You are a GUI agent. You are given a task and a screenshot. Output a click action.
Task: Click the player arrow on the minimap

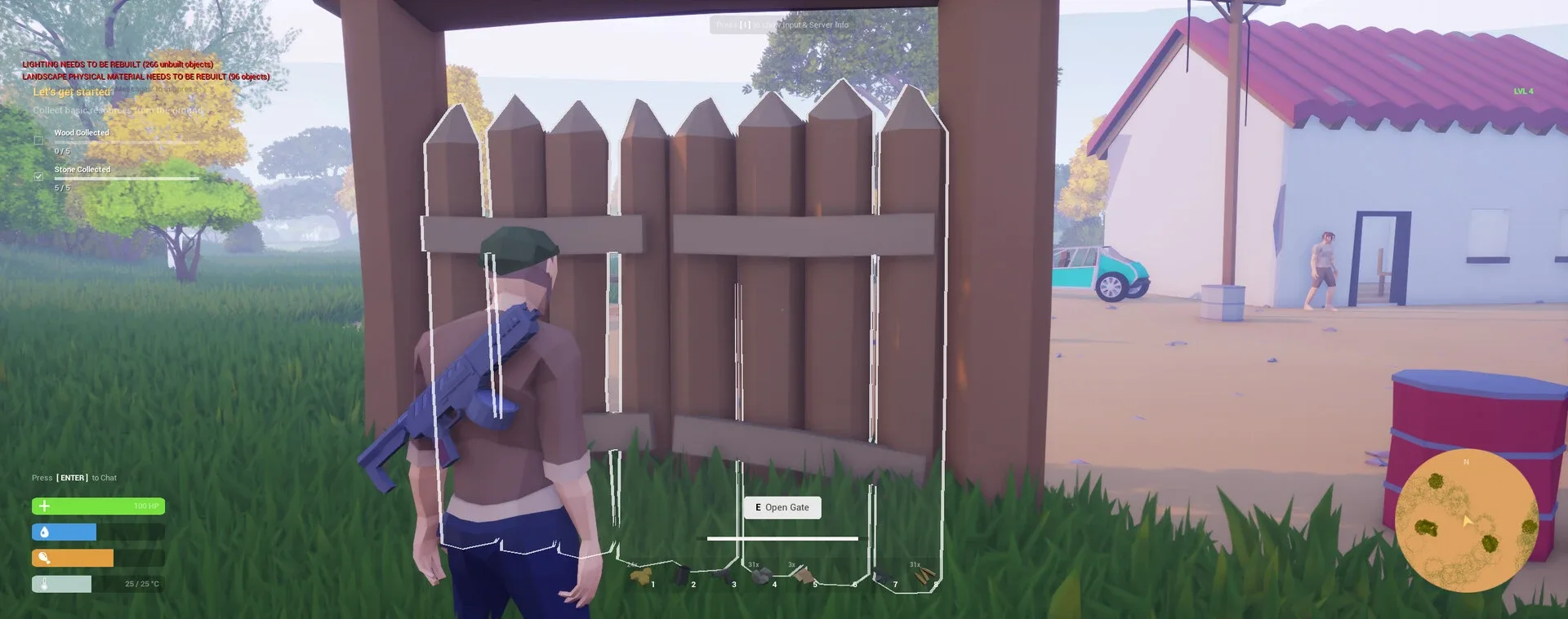pyautogui.click(x=1468, y=521)
